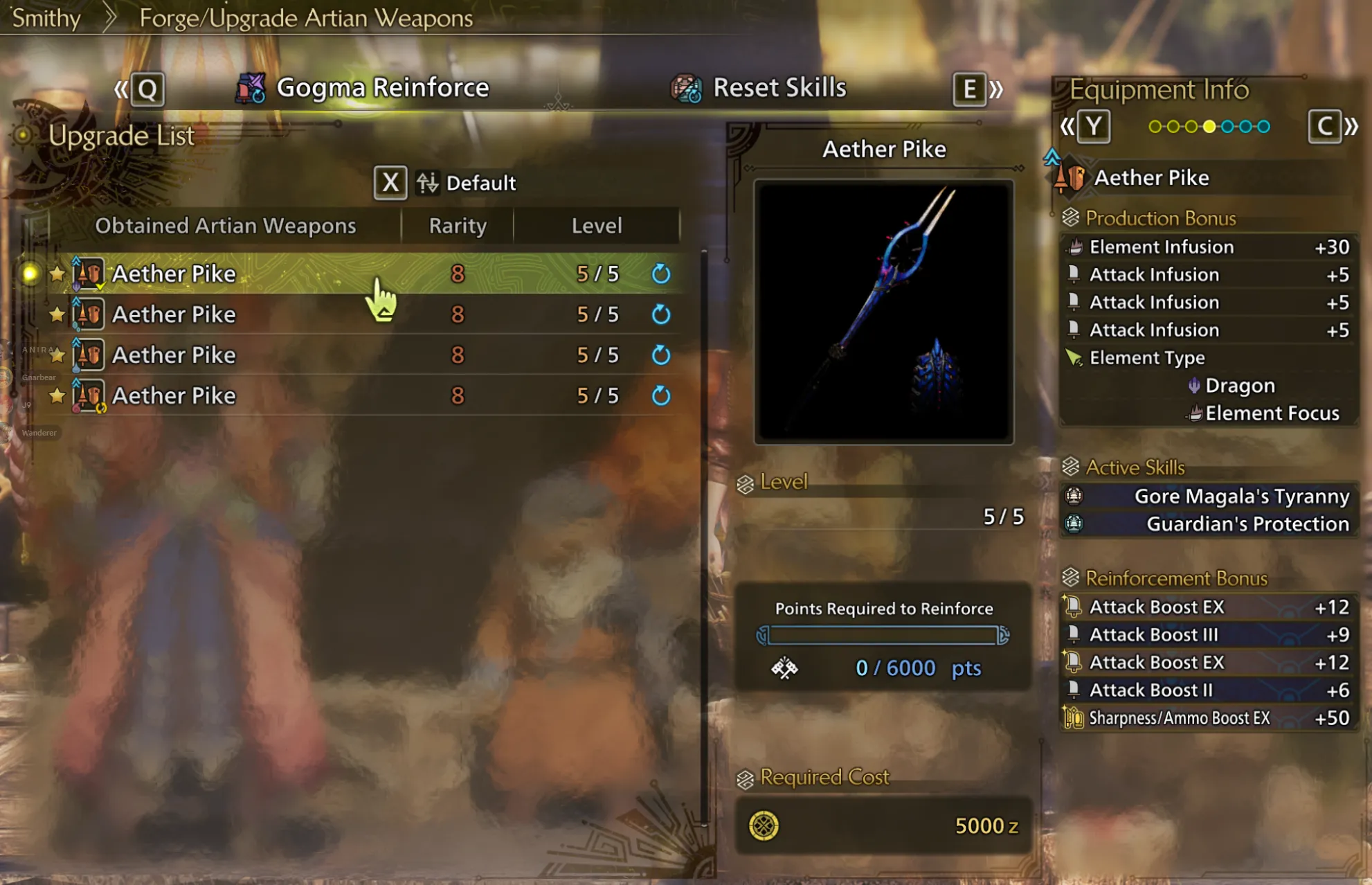The width and height of the screenshot is (1372, 885).
Task: Click the right double chevron beside the C button
Action: coord(1353,126)
